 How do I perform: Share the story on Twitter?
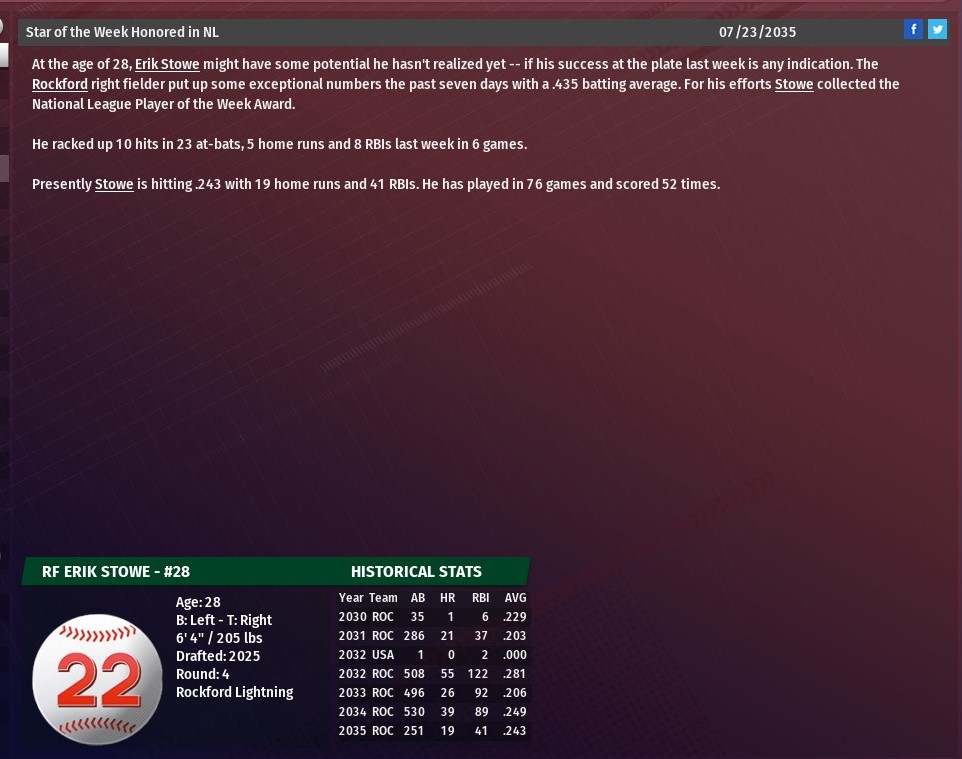(x=937, y=30)
